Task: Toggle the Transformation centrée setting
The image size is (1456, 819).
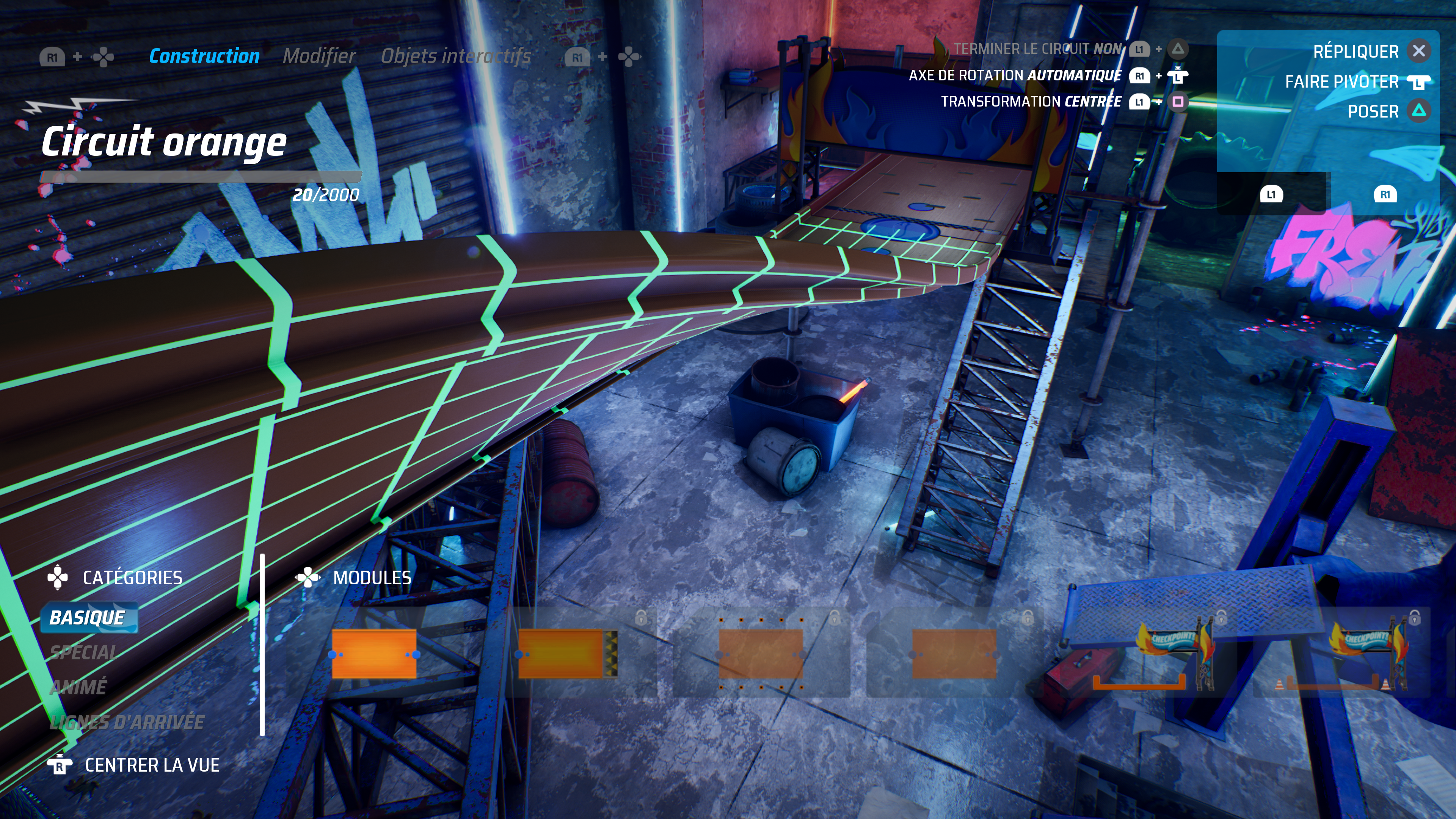Action: click(1031, 102)
